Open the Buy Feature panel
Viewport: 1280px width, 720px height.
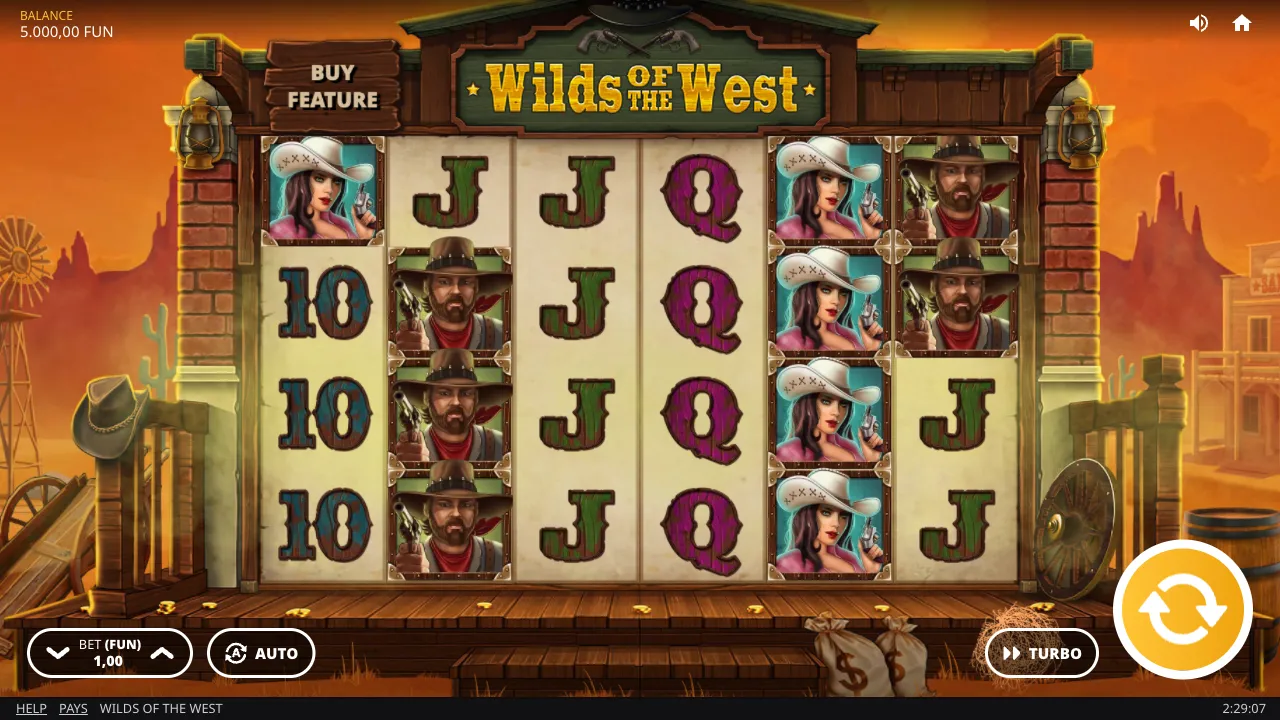334,87
